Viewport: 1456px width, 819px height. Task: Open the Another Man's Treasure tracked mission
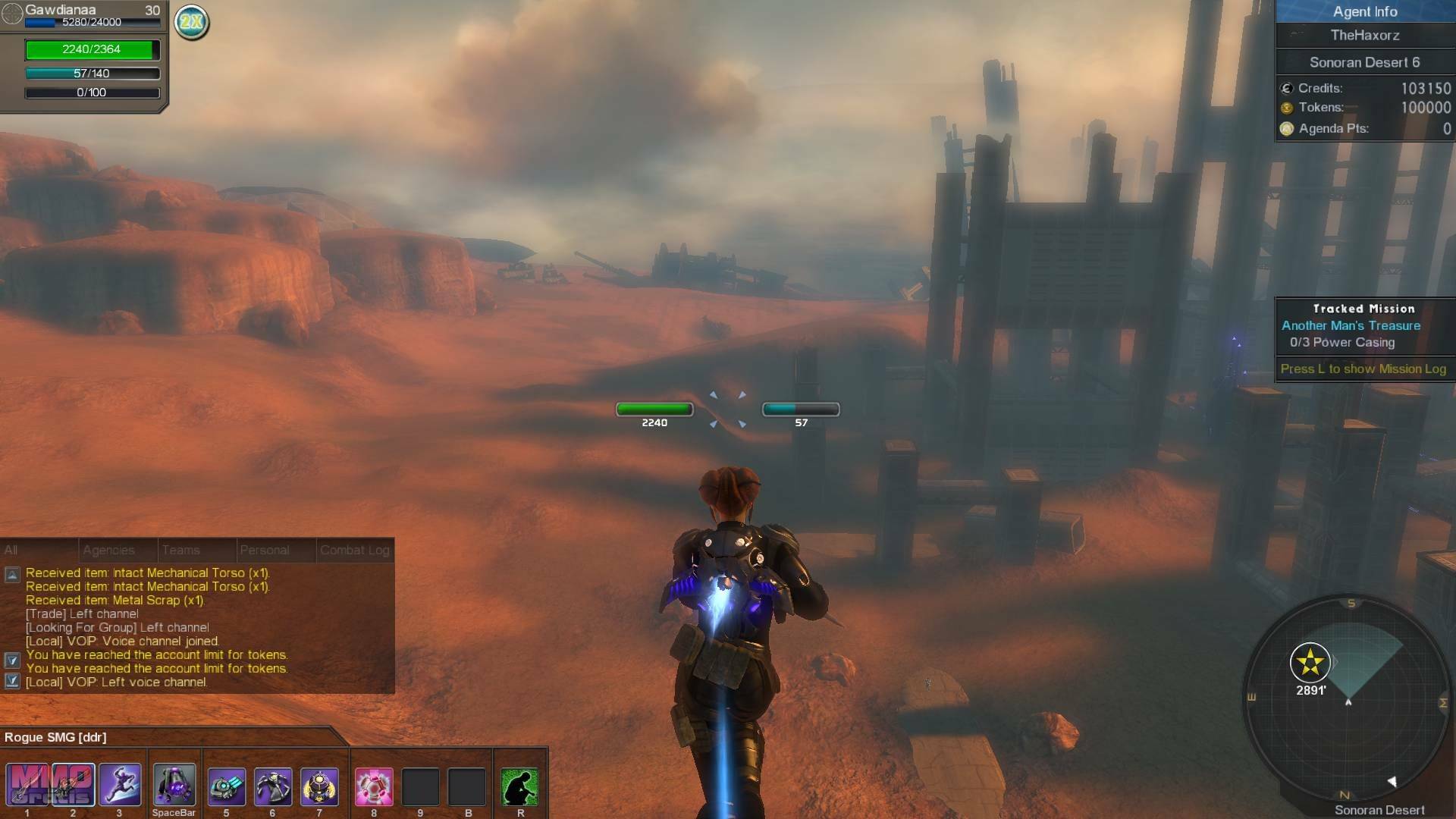pos(1351,325)
